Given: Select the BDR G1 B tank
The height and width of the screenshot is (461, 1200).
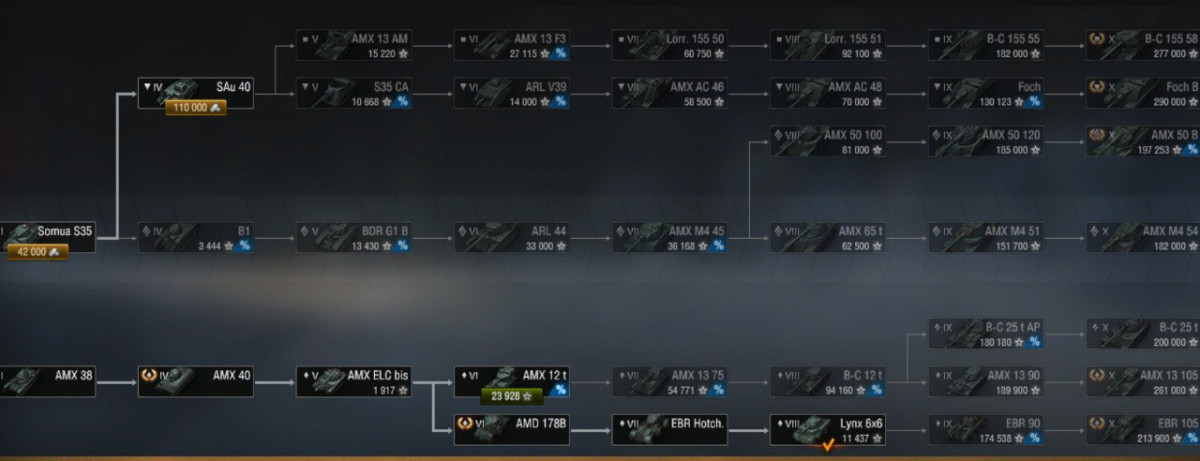Looking at the screenshot, I should click(353, 237).
